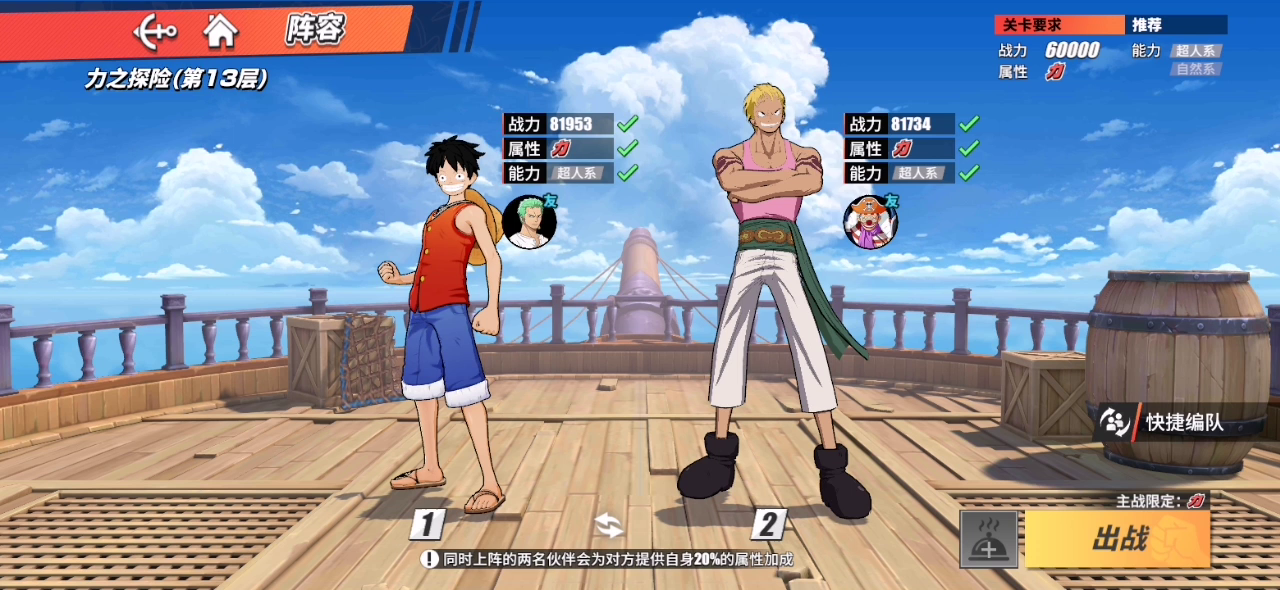Choose lineup slot 1 marker
1280x590 pixels.
(427, 524)
